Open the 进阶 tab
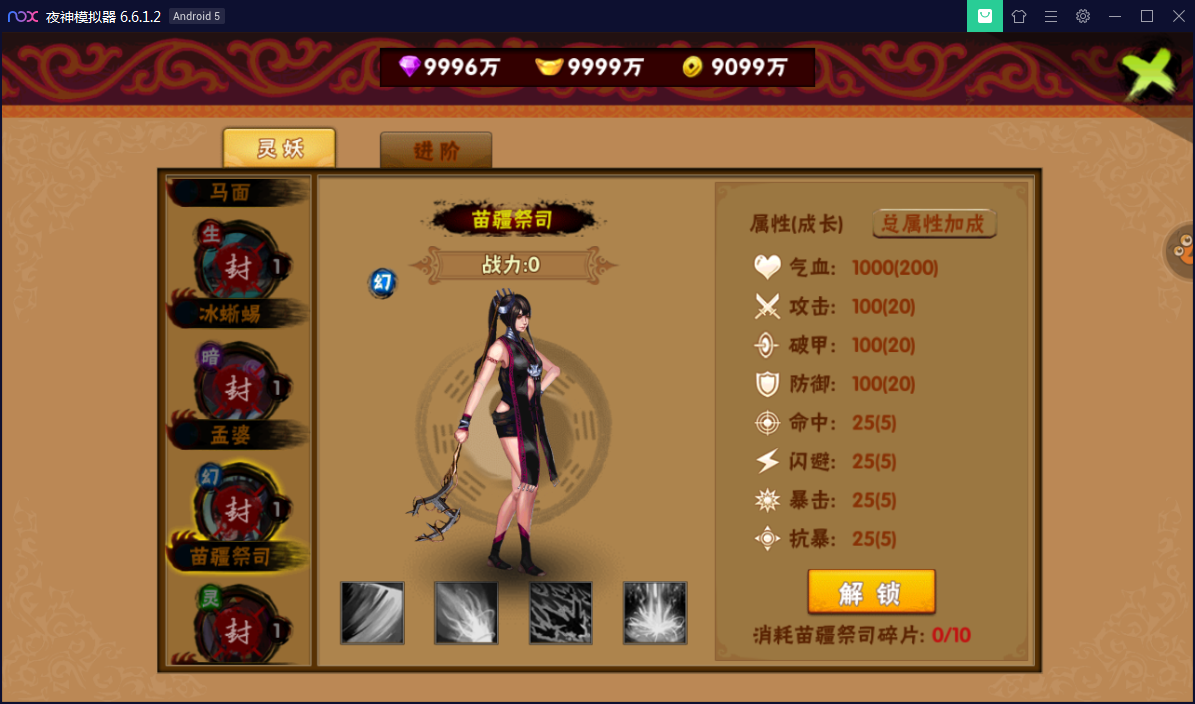Viewport: 1195px width, 704px height. point(436,151)
